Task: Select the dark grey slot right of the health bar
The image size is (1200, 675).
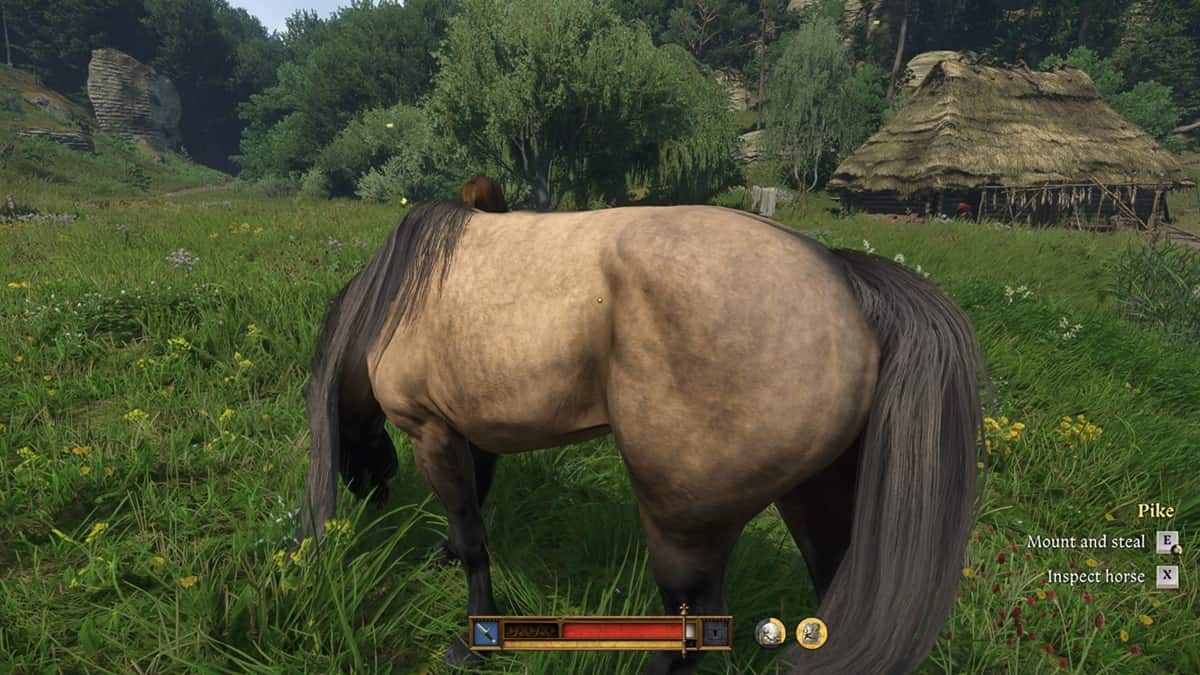Action: [x=715, y=632]
